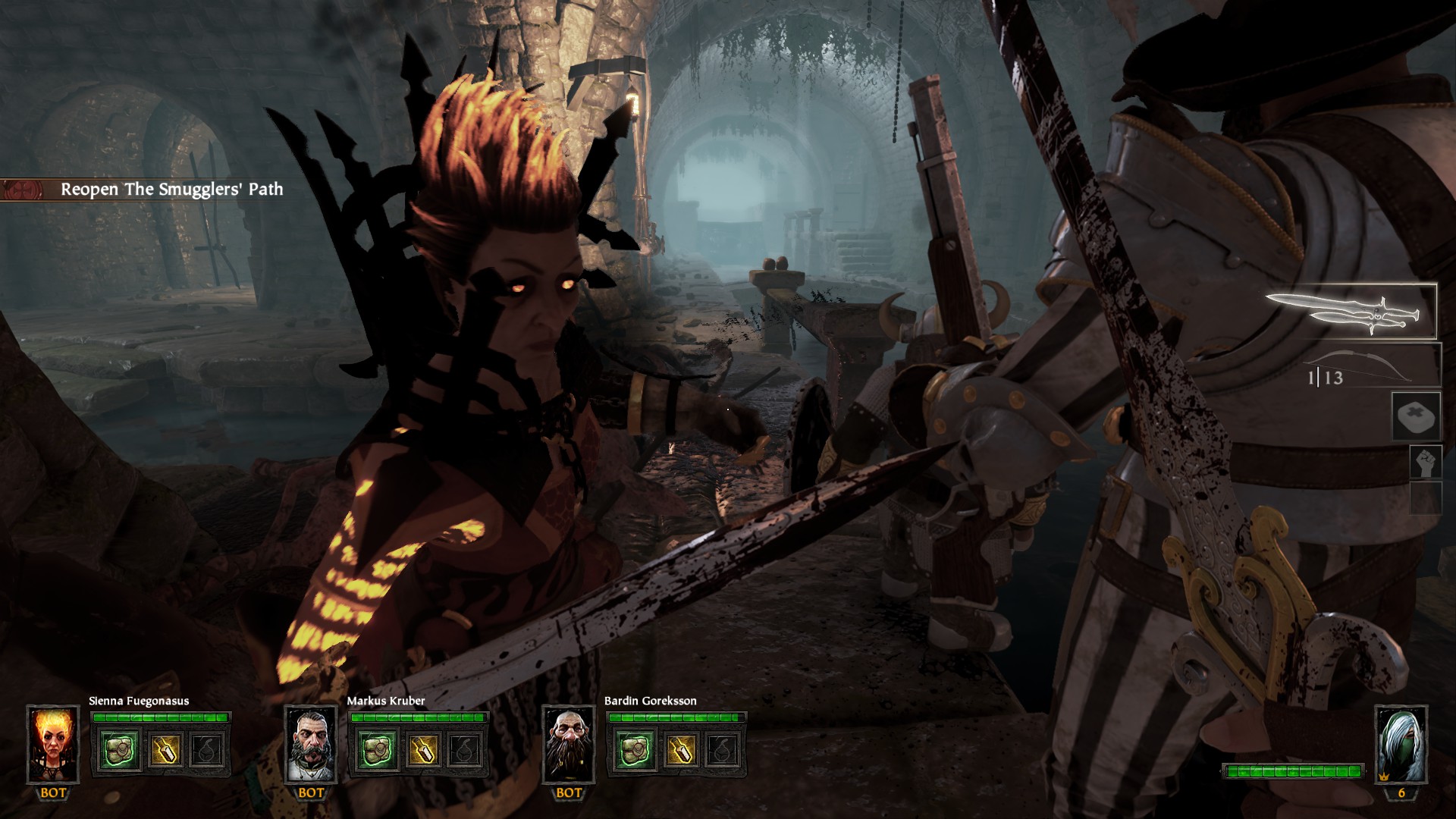Select Bardin's green healing supplies icon
Image resolution: width=1456 pixels, height=819 pixels.
[x=635, y=750]
